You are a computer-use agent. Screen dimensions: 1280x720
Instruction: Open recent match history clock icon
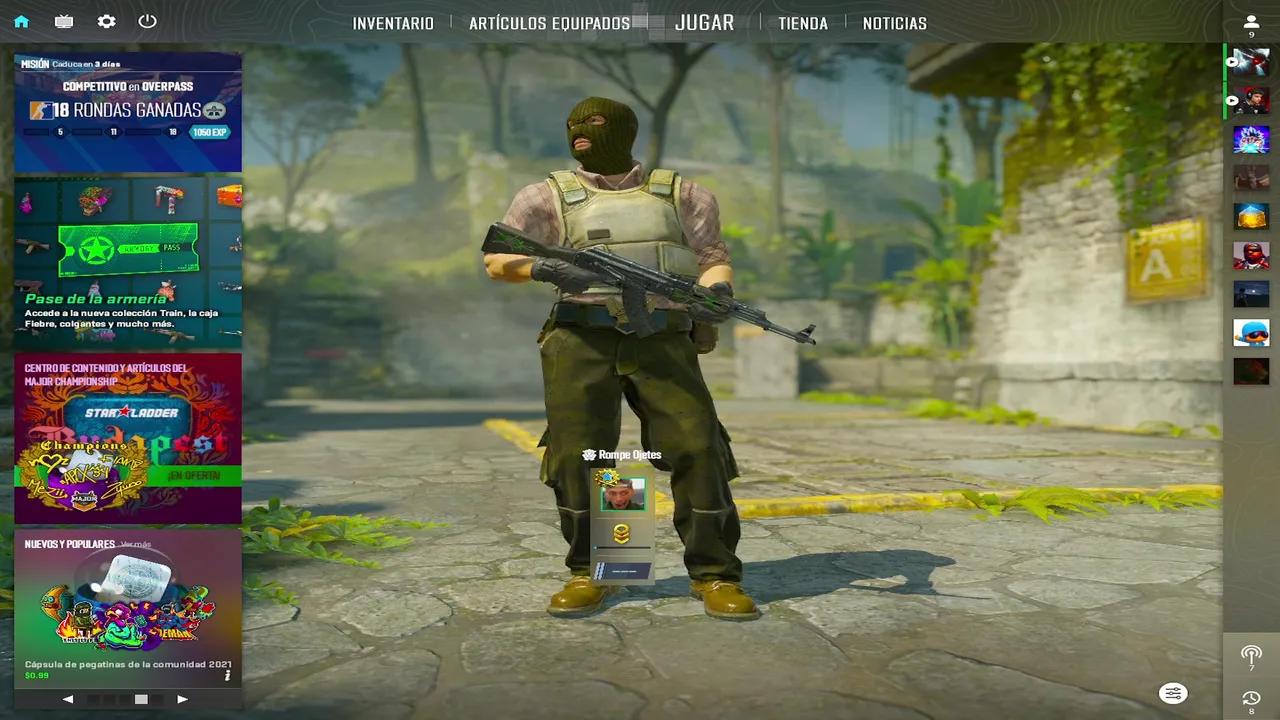[x=1251, y=699]
